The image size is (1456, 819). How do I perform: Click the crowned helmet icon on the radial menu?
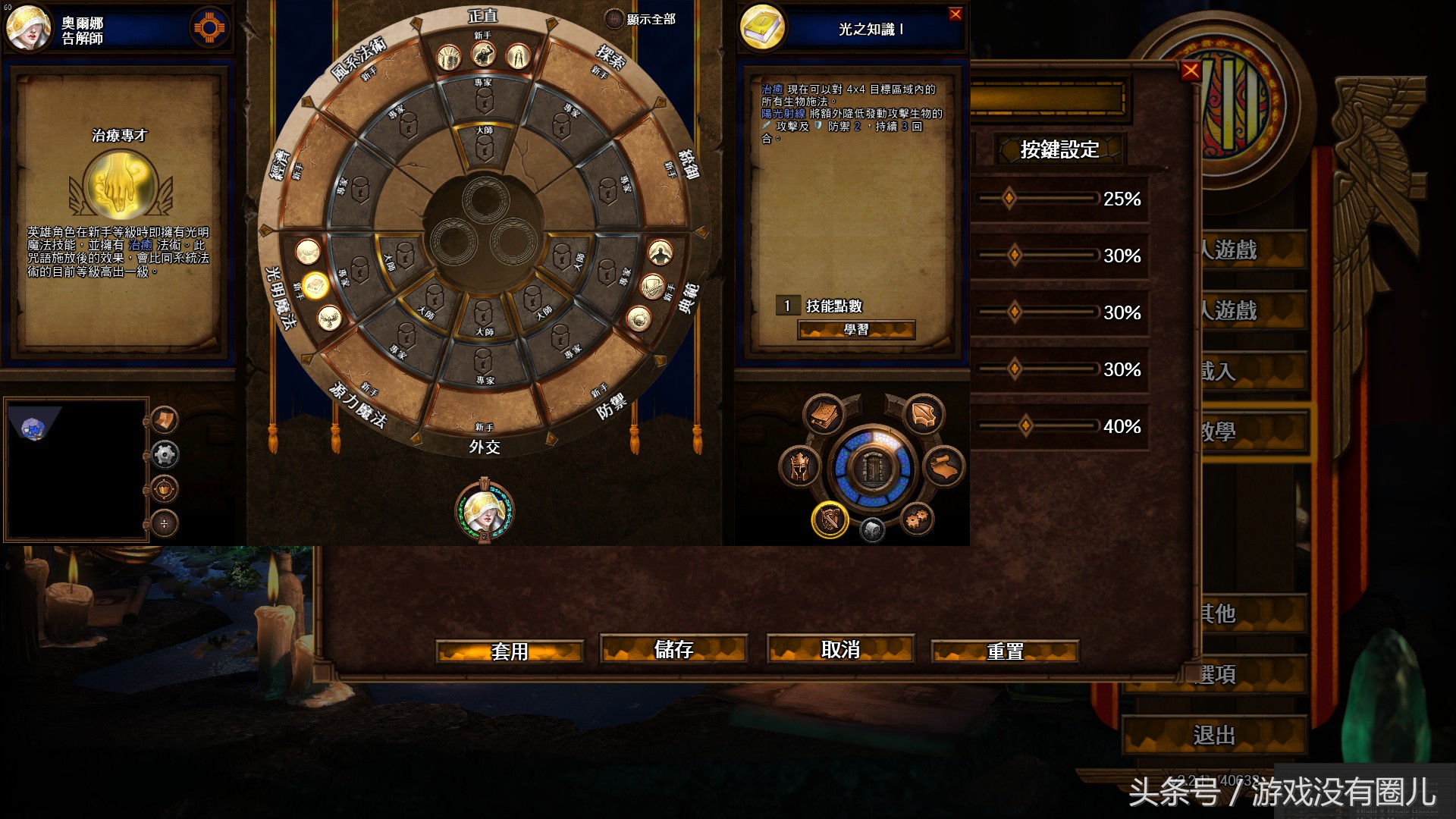tap(799, 466)
